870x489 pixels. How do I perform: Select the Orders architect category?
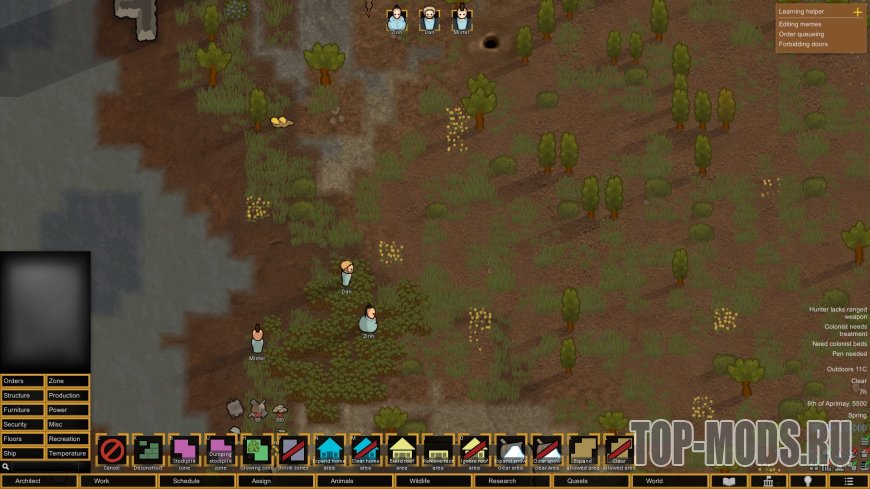23,381
